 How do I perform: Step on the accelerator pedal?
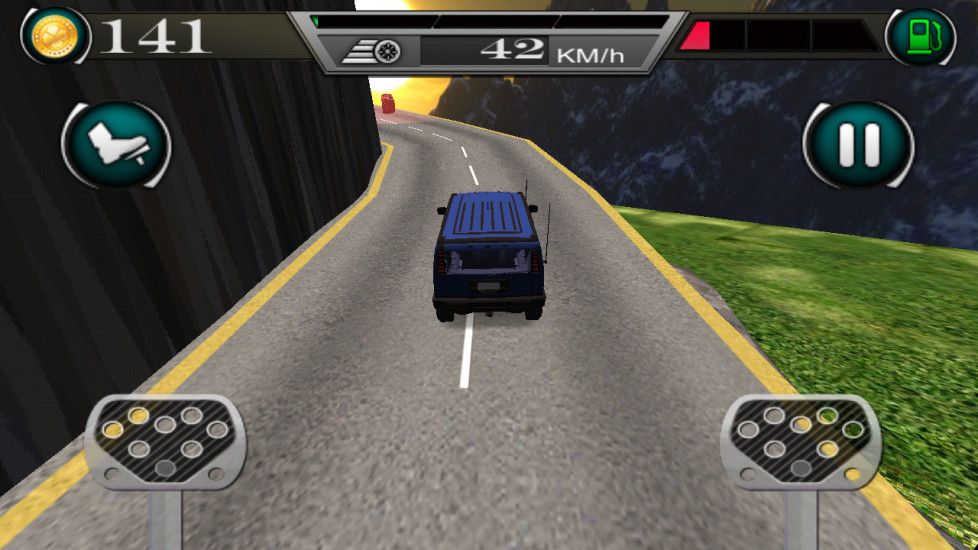(x=800, y=442)
